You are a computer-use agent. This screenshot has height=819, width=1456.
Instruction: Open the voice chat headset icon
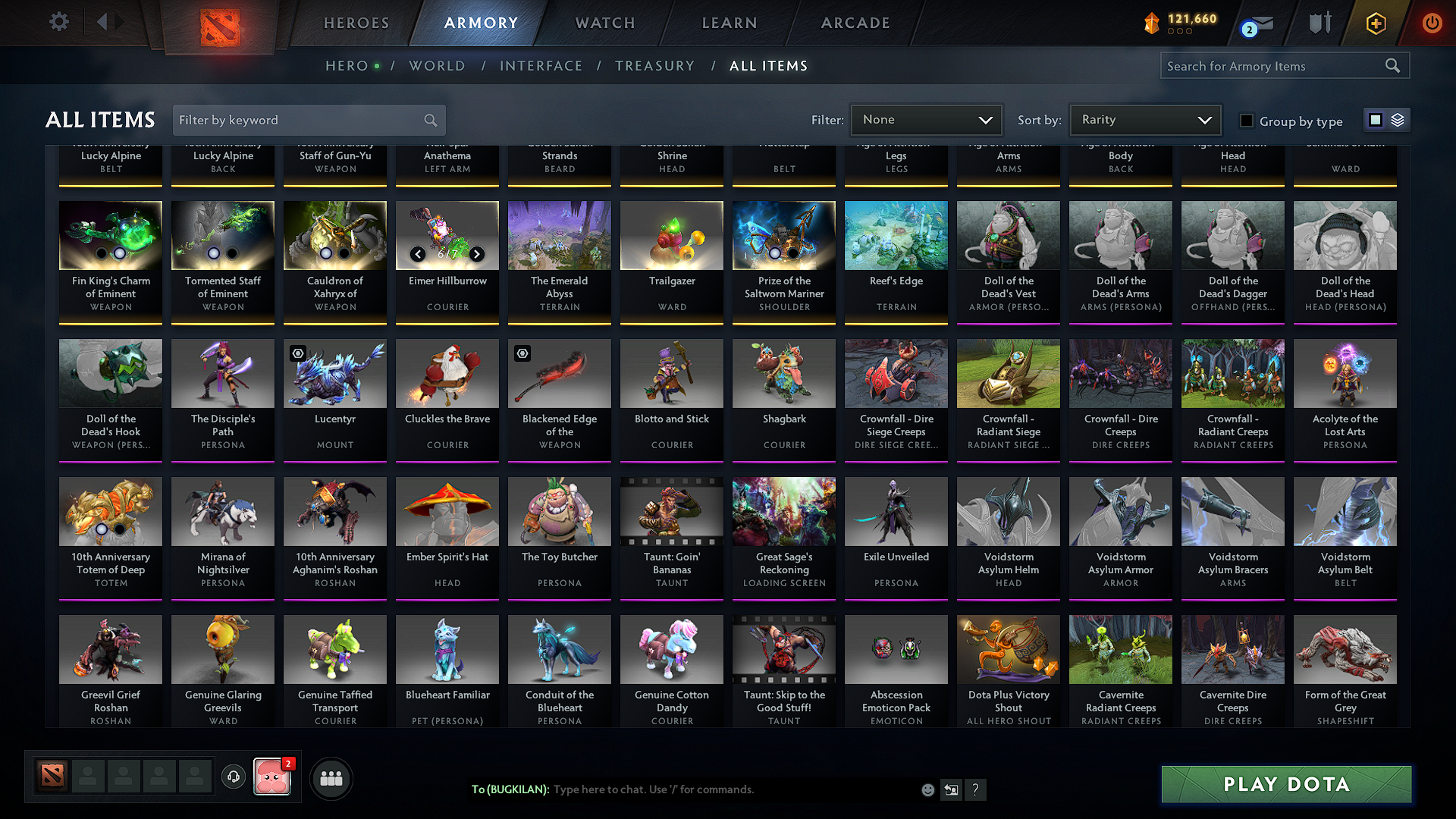[x=234, y=777]
